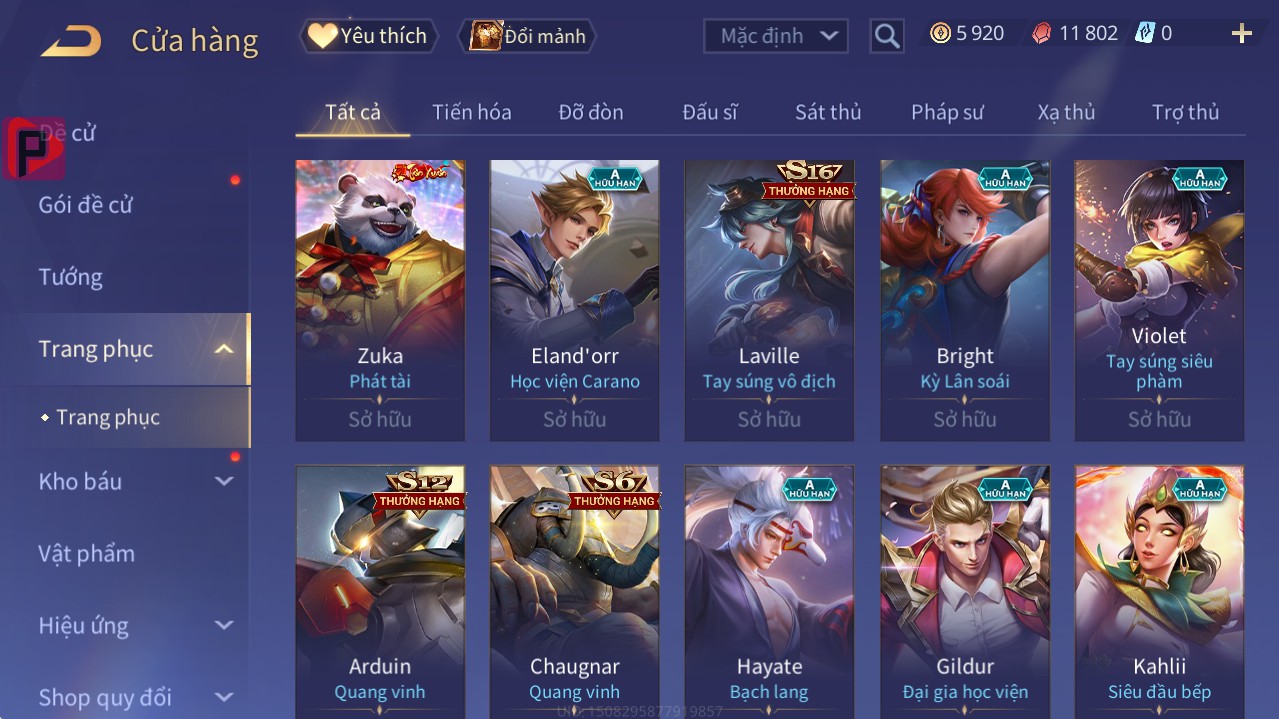Image resolution: width=1279 pixels, height=719 pixels.
Task: Switch to the Đỡ đòn tab
Action: (x=590, y=112)
